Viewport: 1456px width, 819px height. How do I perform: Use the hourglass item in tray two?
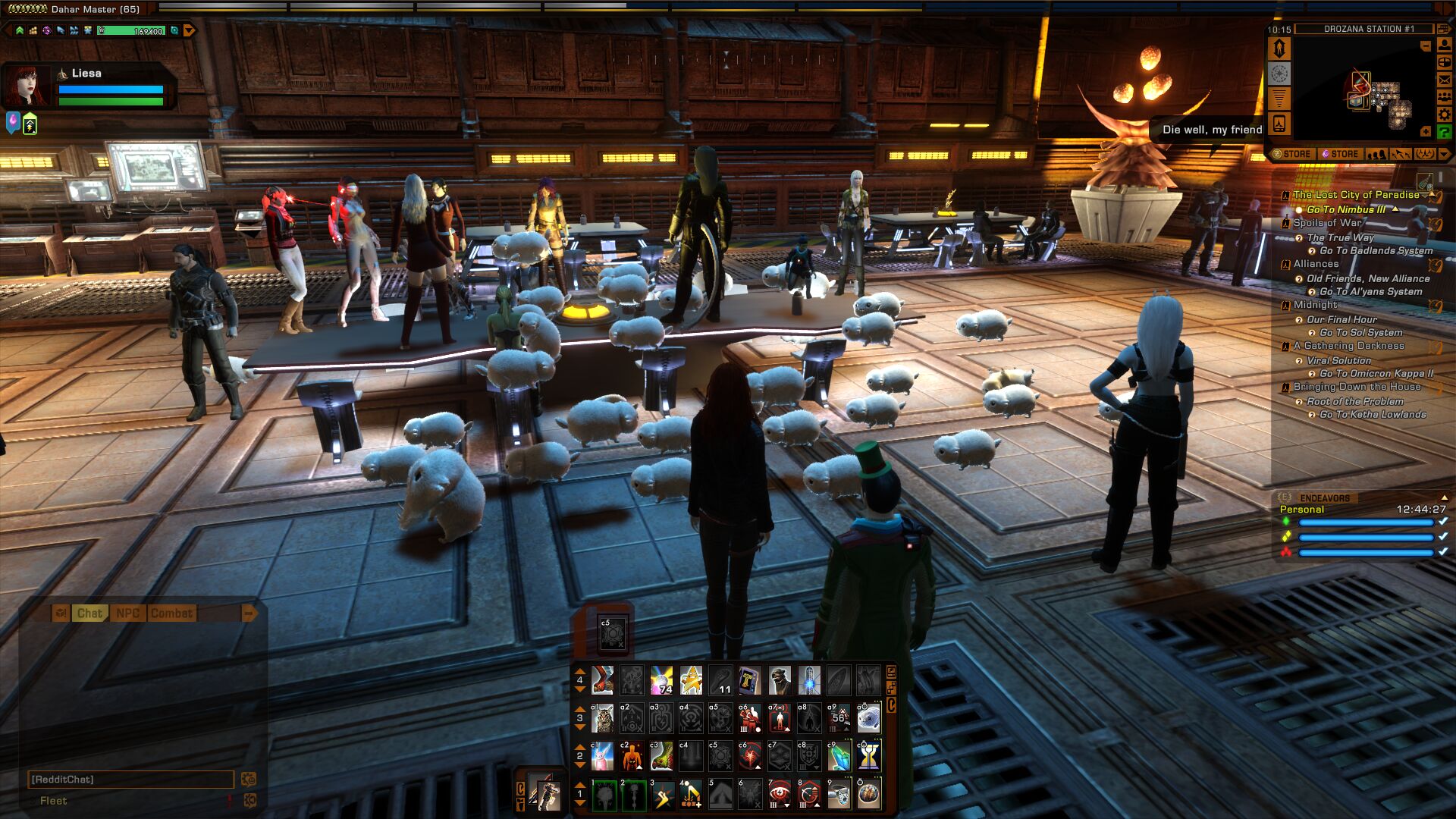[868, 756]
